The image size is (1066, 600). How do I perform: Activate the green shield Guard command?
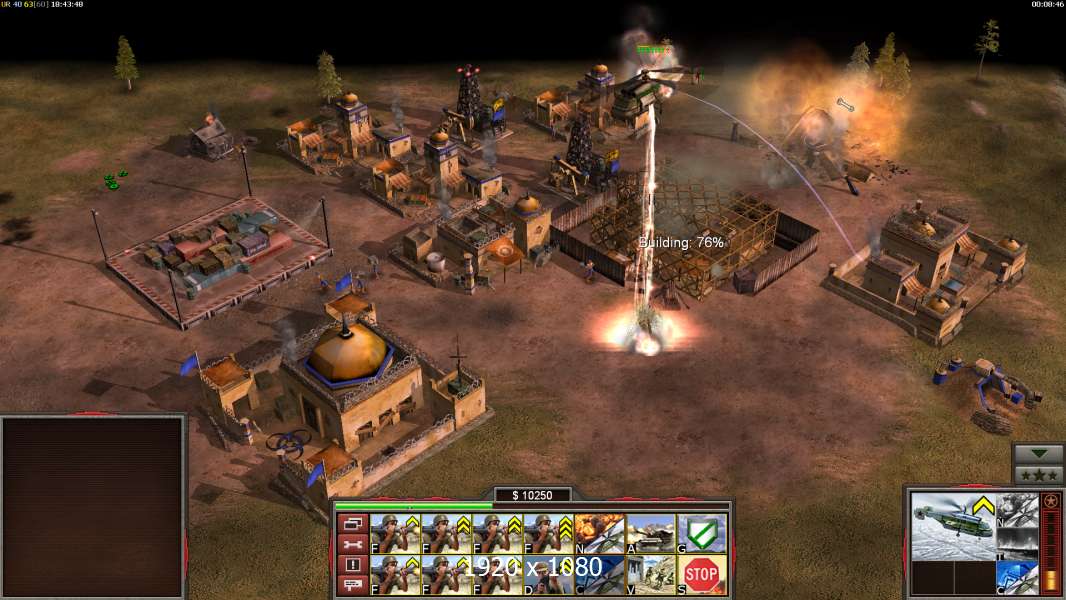point(702,534)
